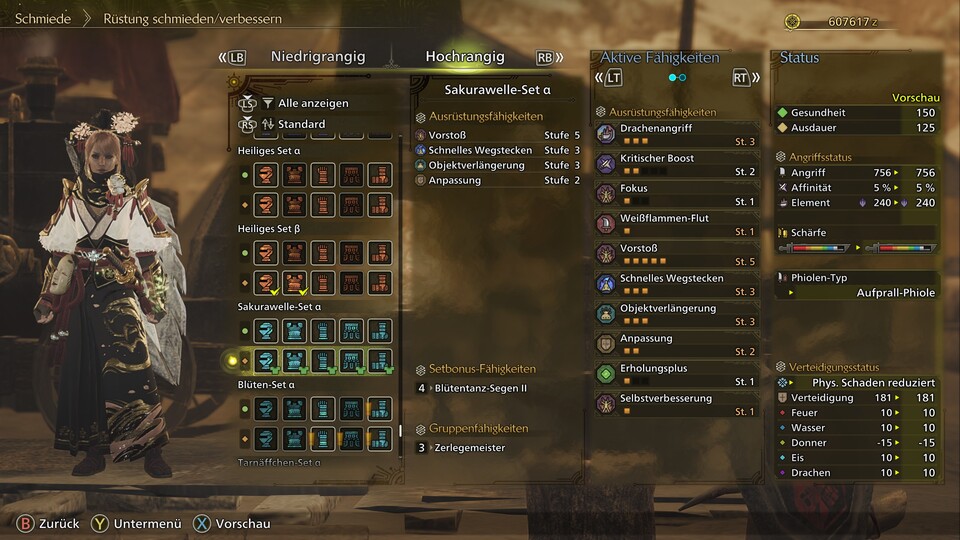
Task: Click the Schnelles Wegstecken active skill
Action: [x=676, y=284]
